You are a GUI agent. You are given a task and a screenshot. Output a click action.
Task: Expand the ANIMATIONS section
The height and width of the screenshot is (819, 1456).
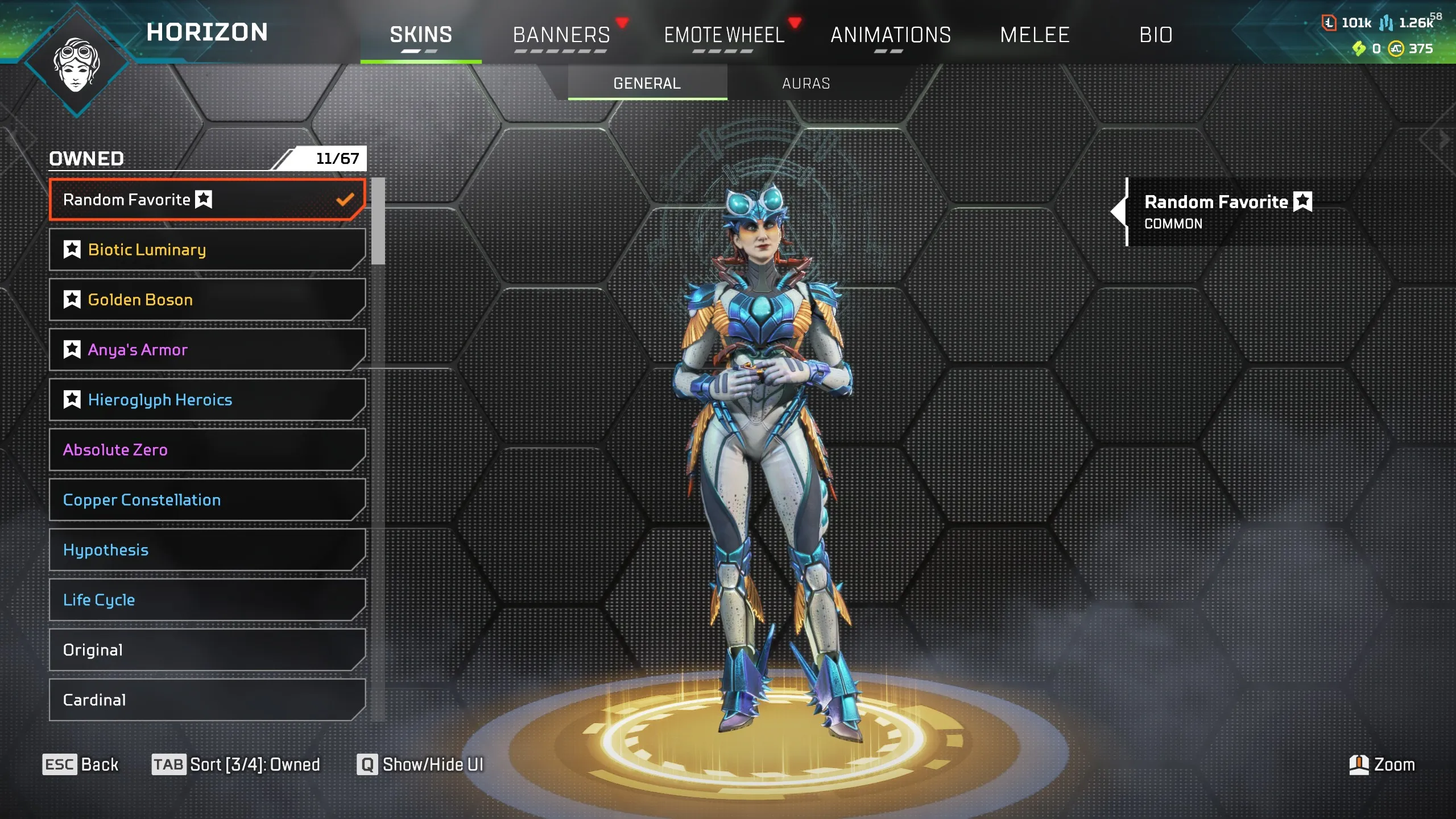[x=891, y=35]
